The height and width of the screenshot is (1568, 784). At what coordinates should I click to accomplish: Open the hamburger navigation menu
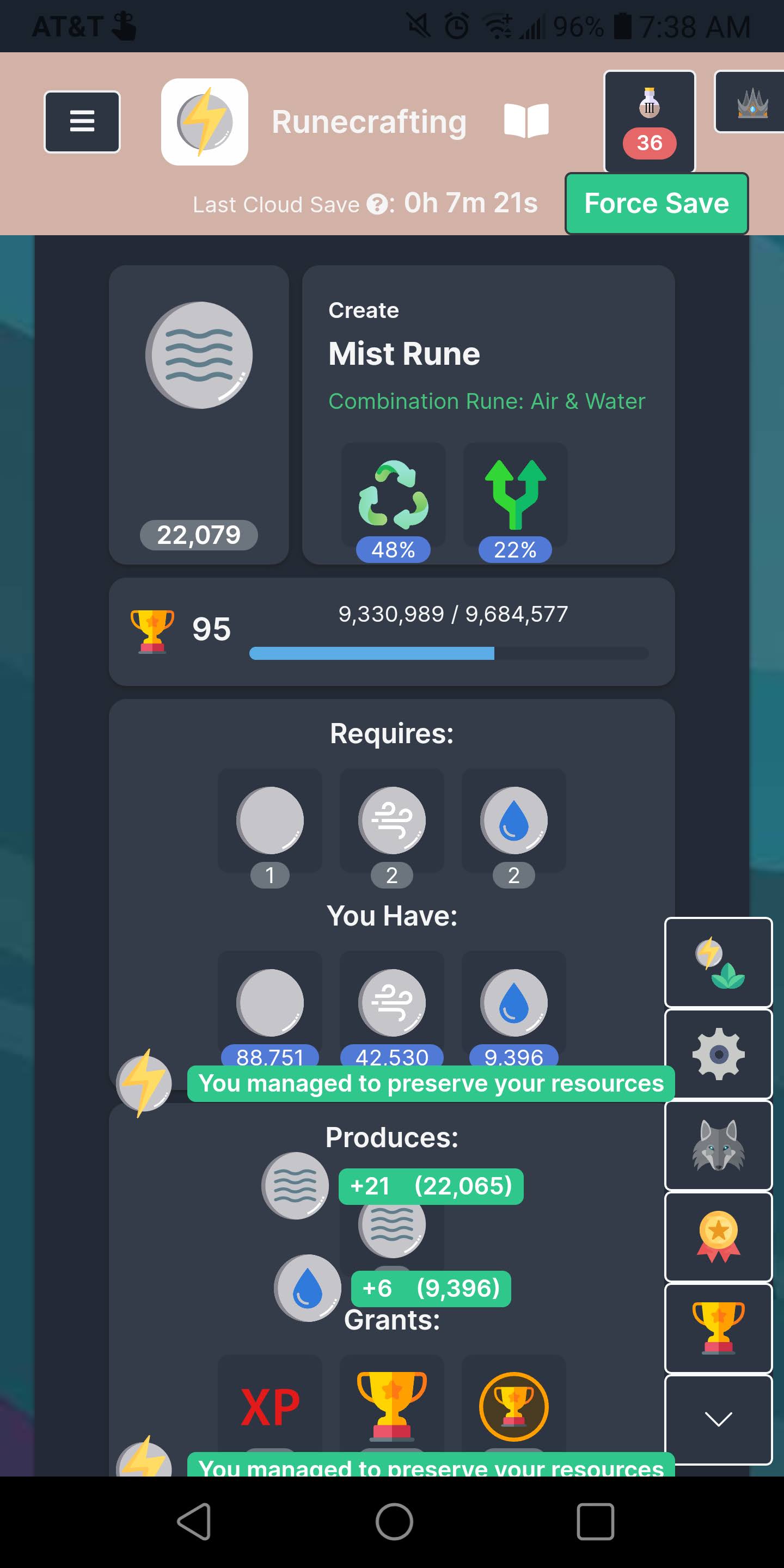coord(82,121)
